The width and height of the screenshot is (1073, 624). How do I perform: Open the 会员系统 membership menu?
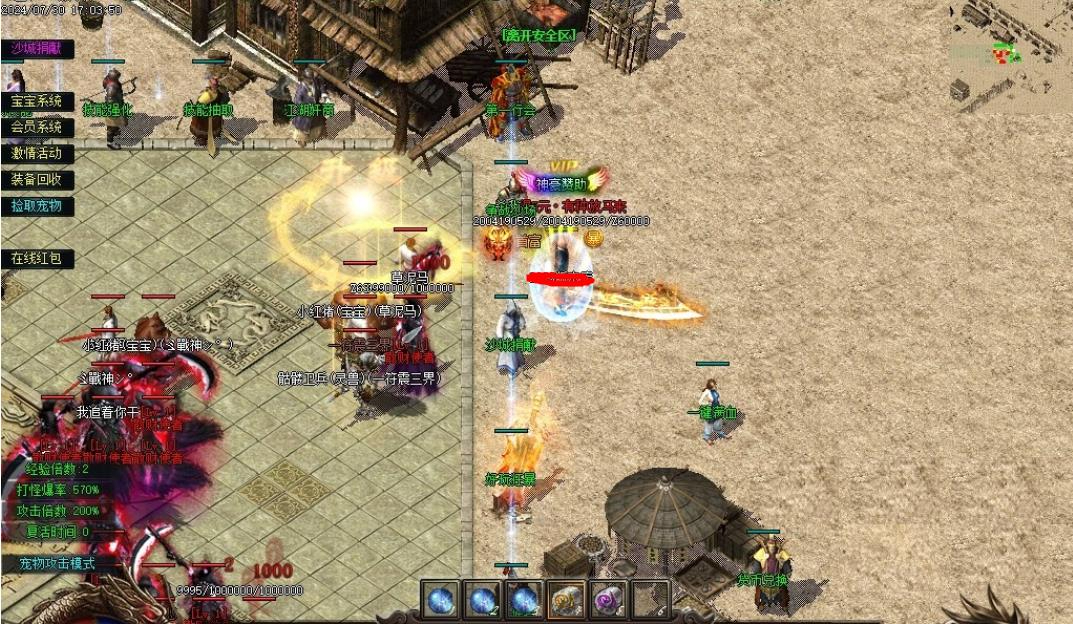point(37,127)
